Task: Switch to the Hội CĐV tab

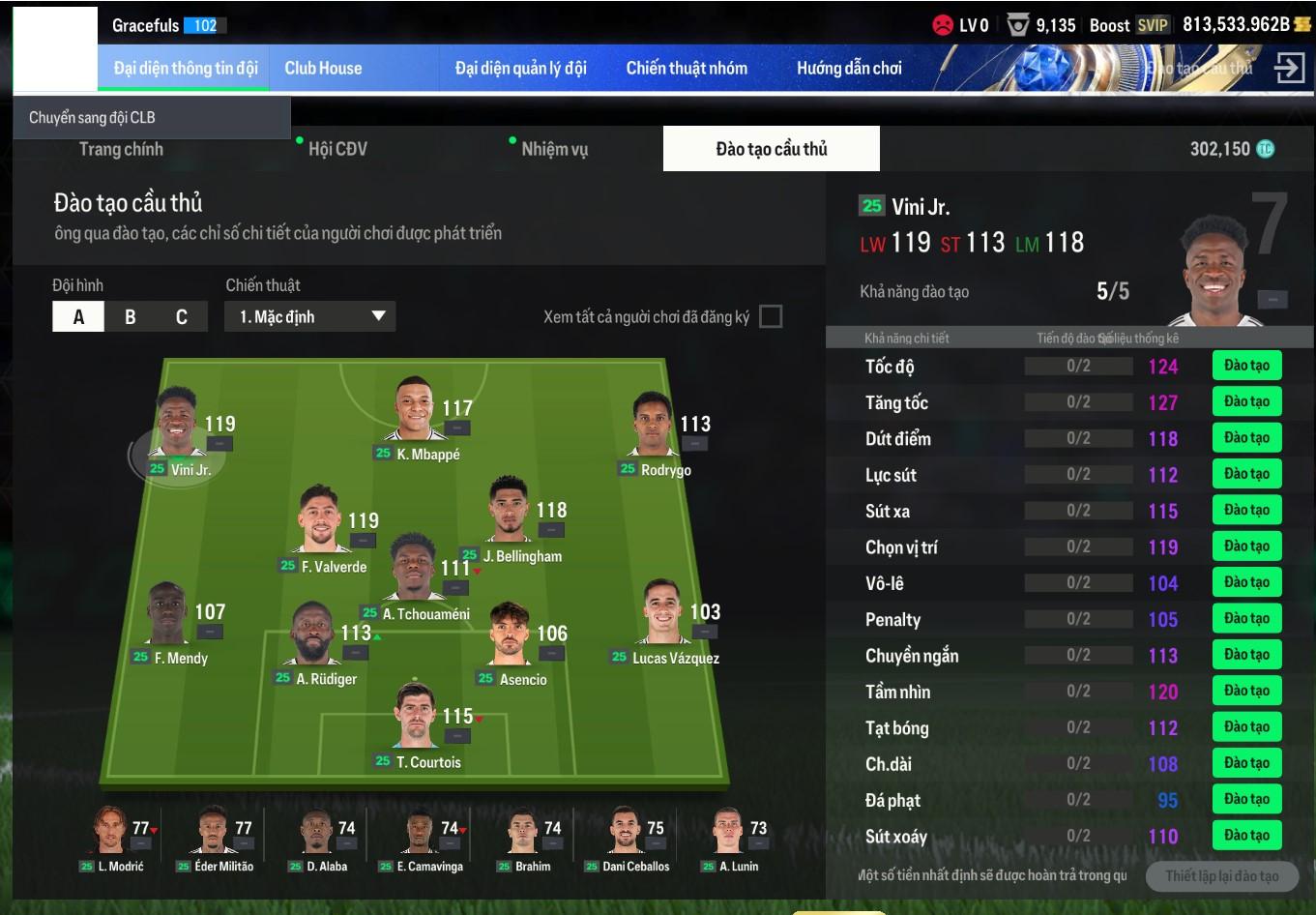Action: 337,149
